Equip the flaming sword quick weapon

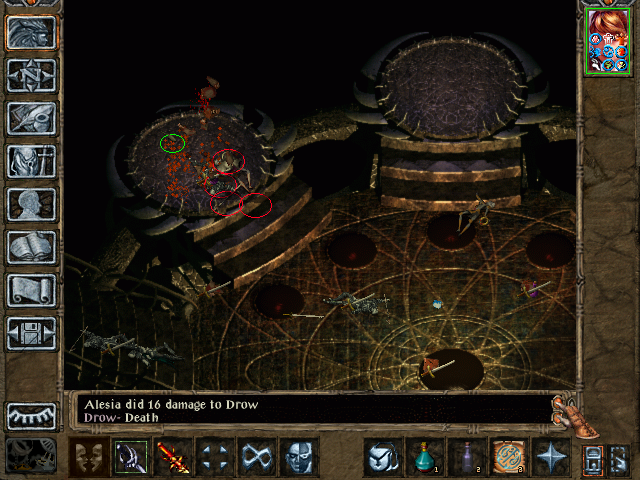coord(173,459)
